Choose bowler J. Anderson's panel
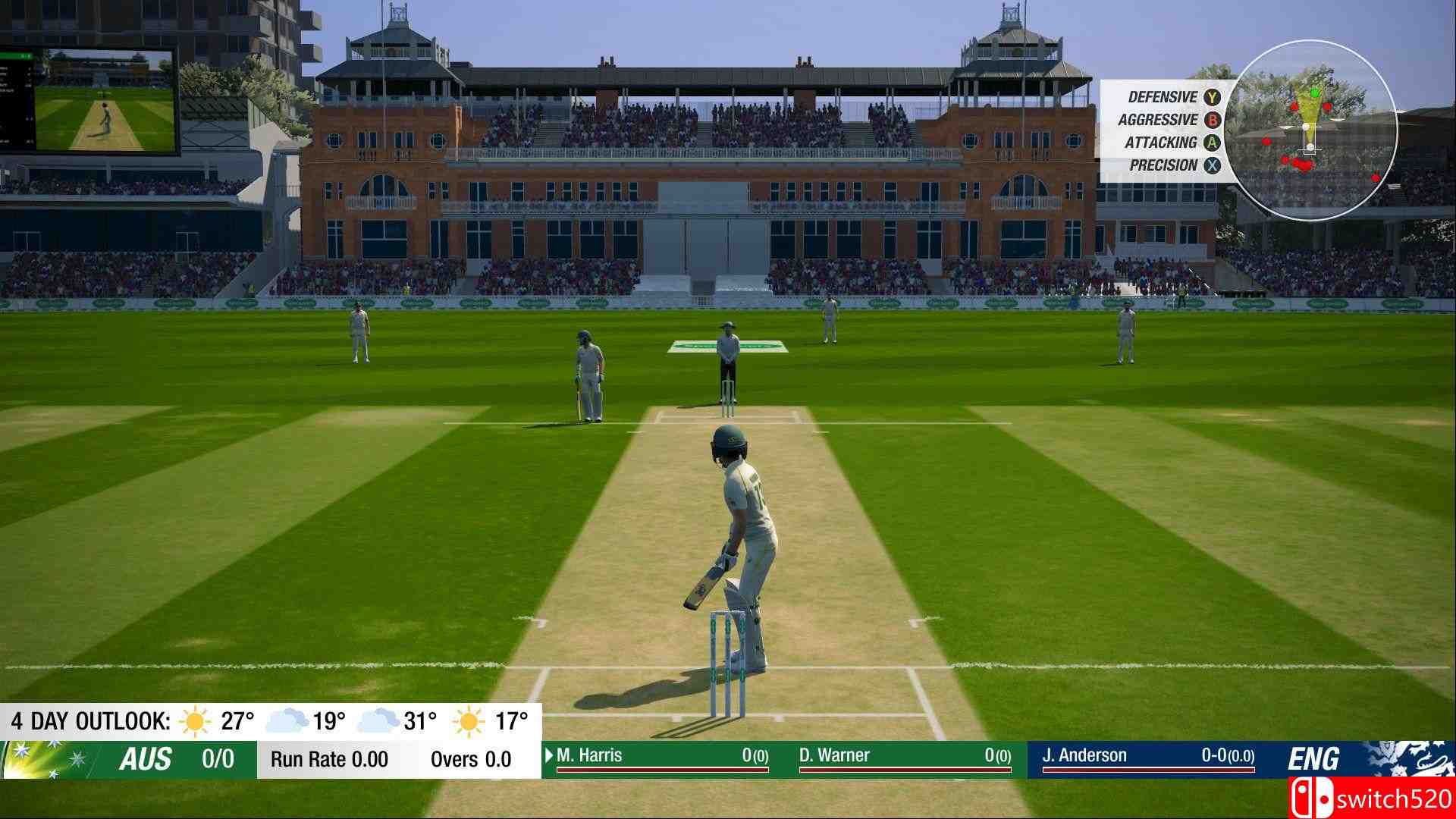Viewport: 1456px width, 819px height. pos(1148,757)
